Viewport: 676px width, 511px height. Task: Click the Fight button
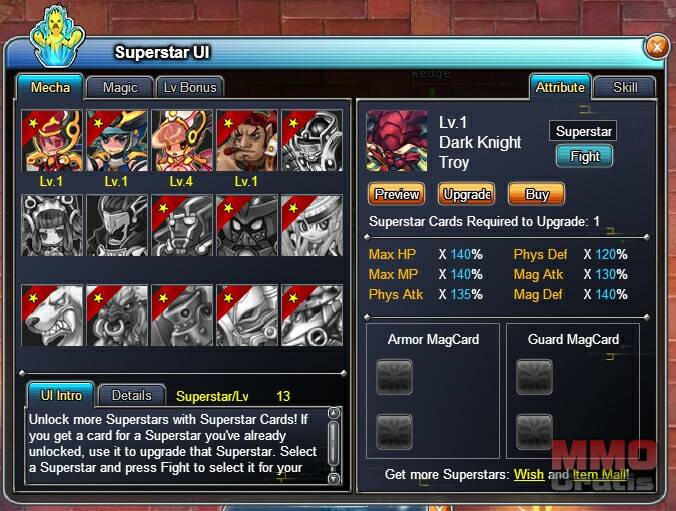tap(584, 157)
